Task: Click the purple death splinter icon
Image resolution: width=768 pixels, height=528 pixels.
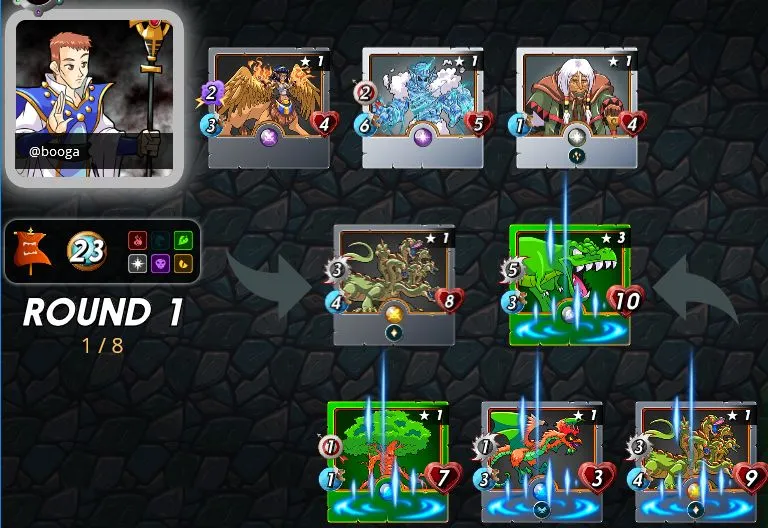Action: pos(159,263)
